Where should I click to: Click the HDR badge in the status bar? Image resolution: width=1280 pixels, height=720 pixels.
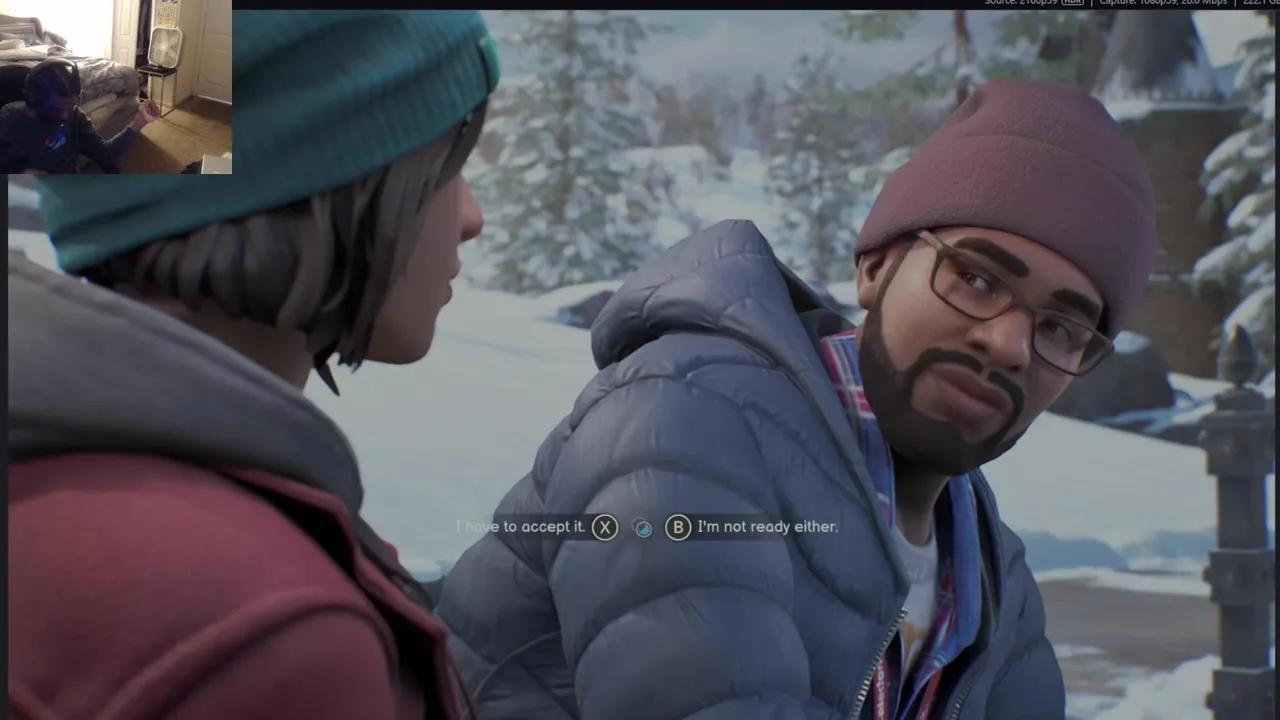click(1070, 4)
